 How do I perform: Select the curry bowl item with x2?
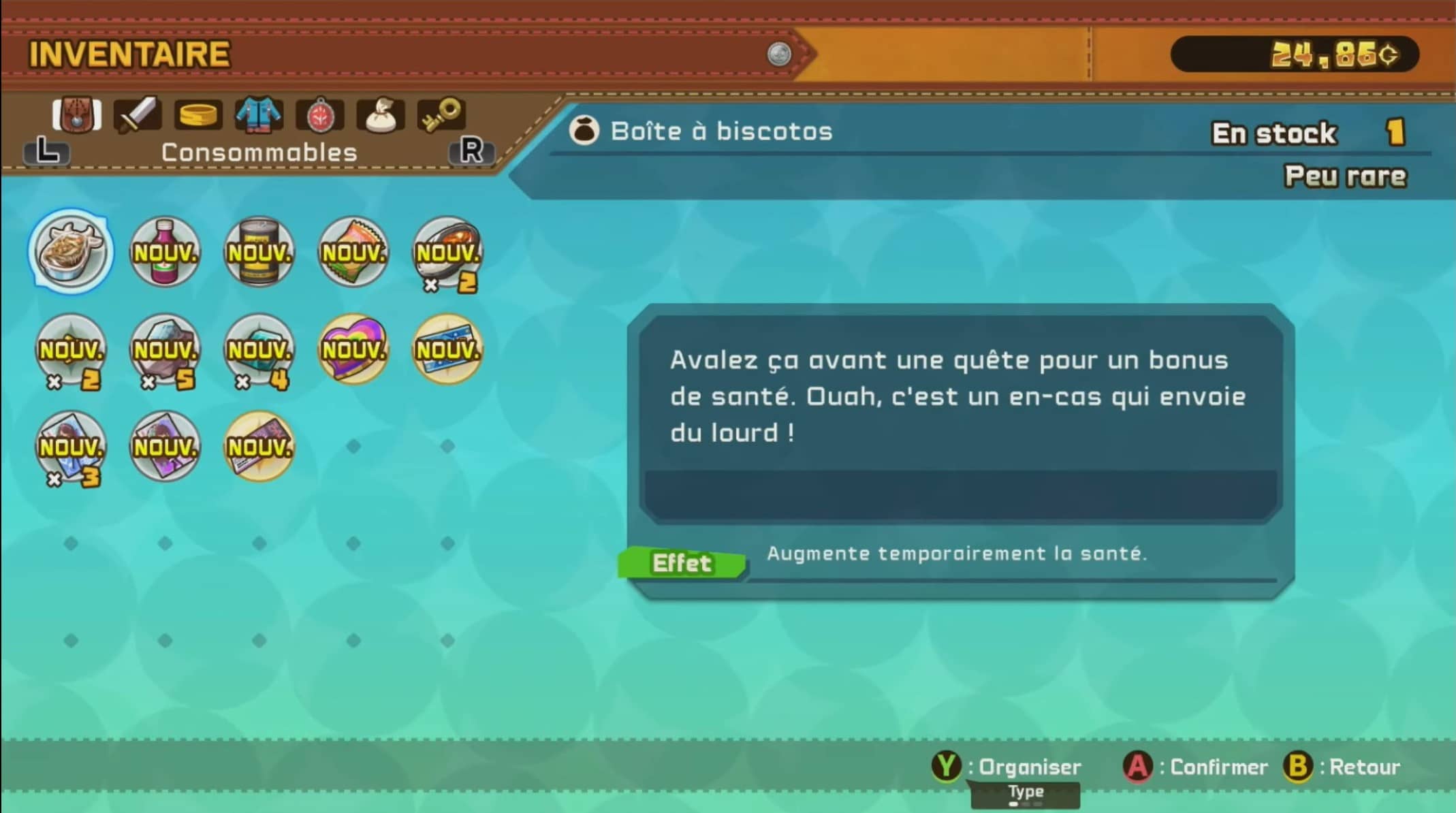[x=447, y=253]
